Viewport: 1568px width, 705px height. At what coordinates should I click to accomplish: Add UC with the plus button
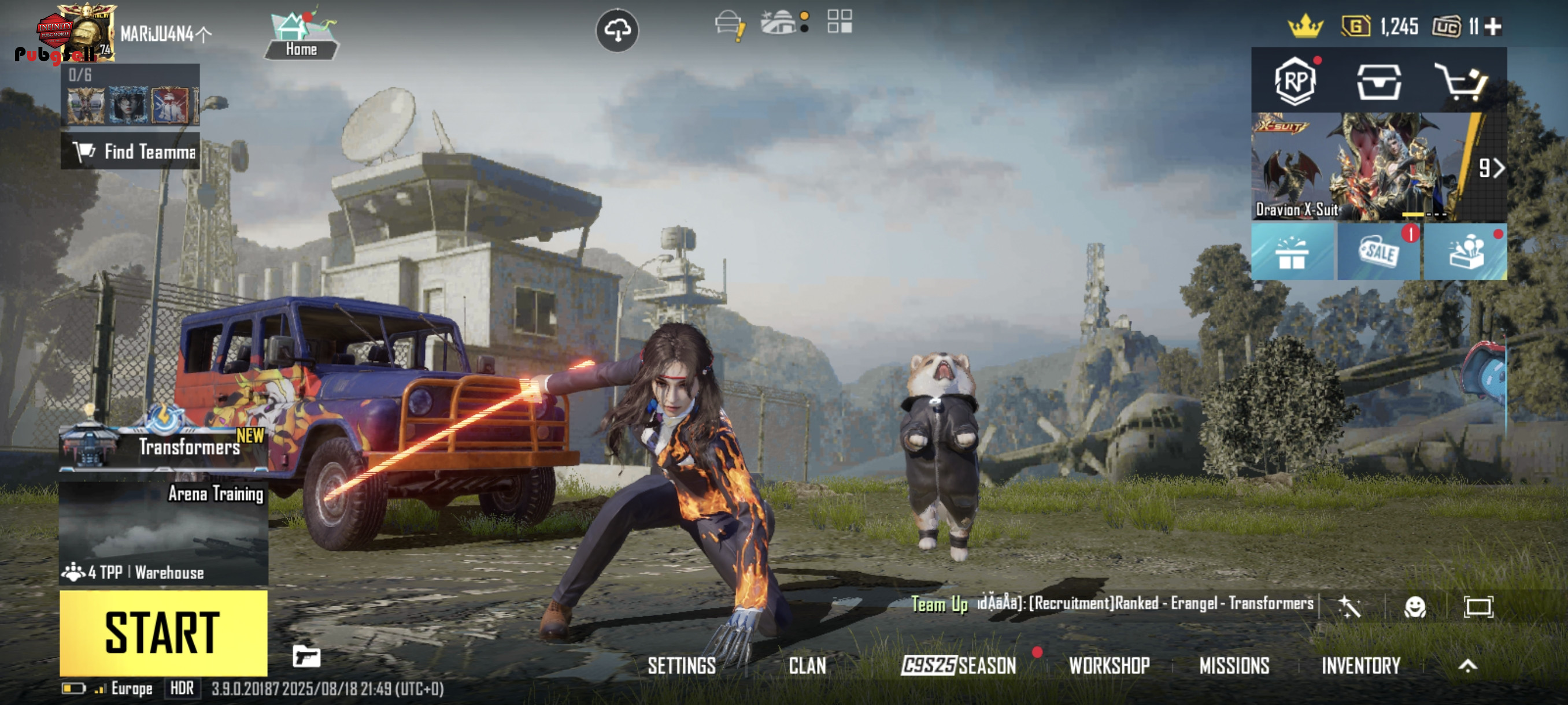[1492, 27]
